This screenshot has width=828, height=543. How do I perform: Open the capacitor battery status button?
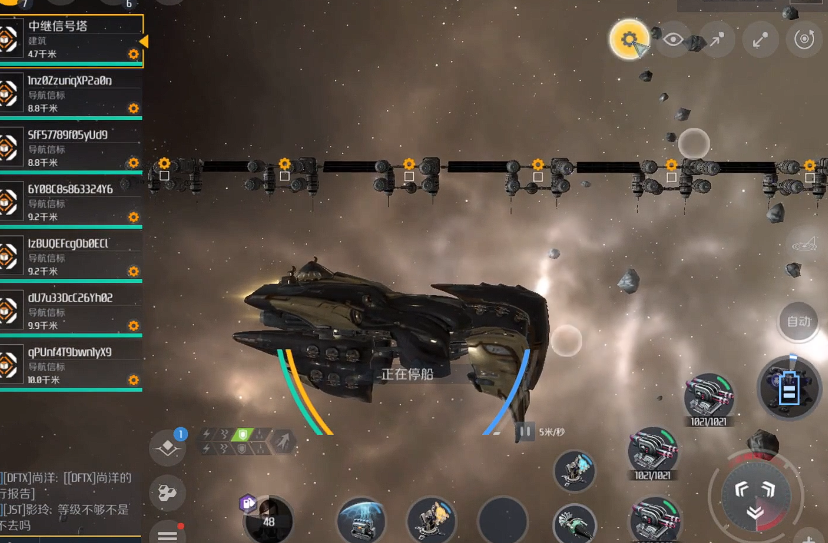789,386
